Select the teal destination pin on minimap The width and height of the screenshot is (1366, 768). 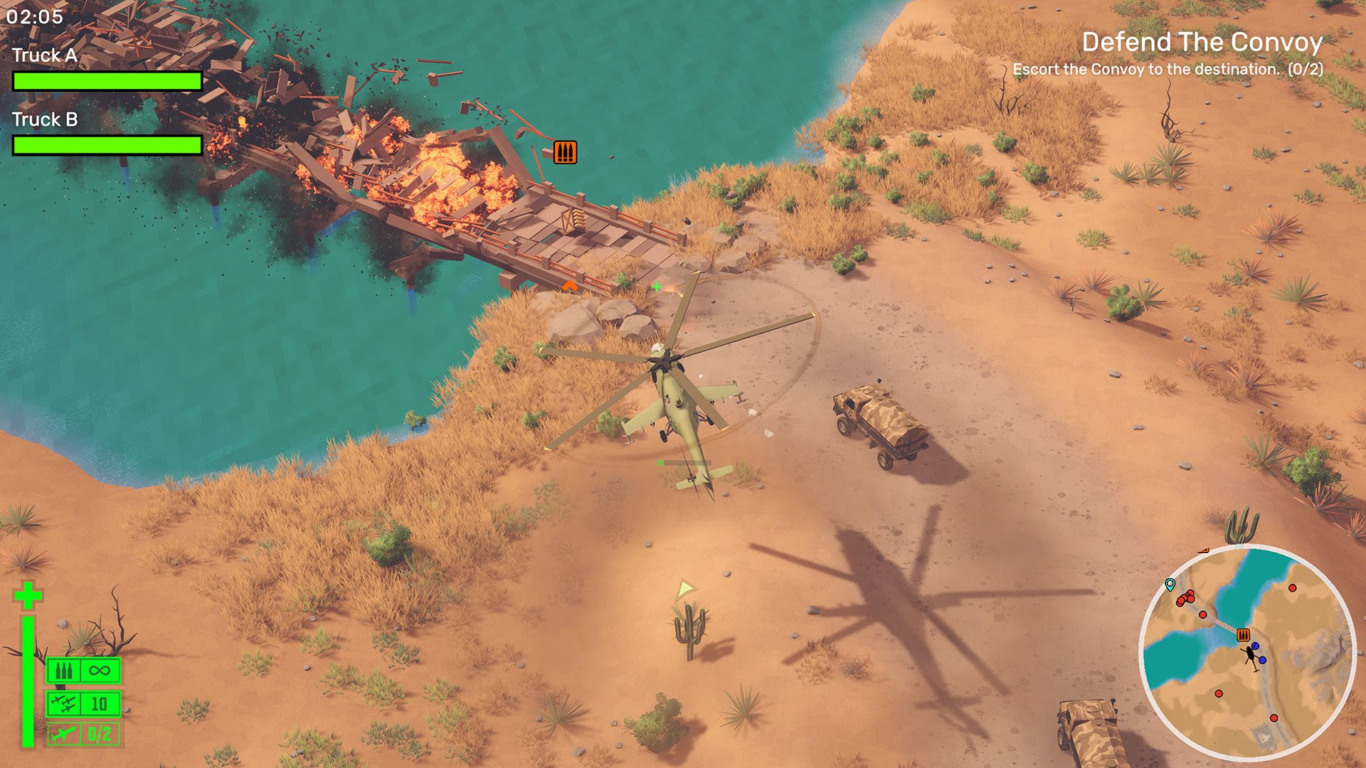click(1170, 584)
